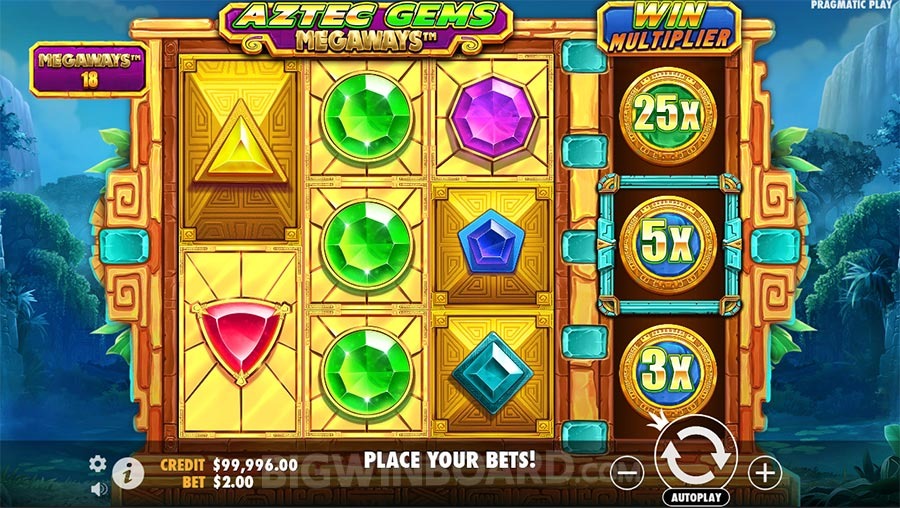
Task: Decrease the bet with the minus button
Action: coord(626,471)
